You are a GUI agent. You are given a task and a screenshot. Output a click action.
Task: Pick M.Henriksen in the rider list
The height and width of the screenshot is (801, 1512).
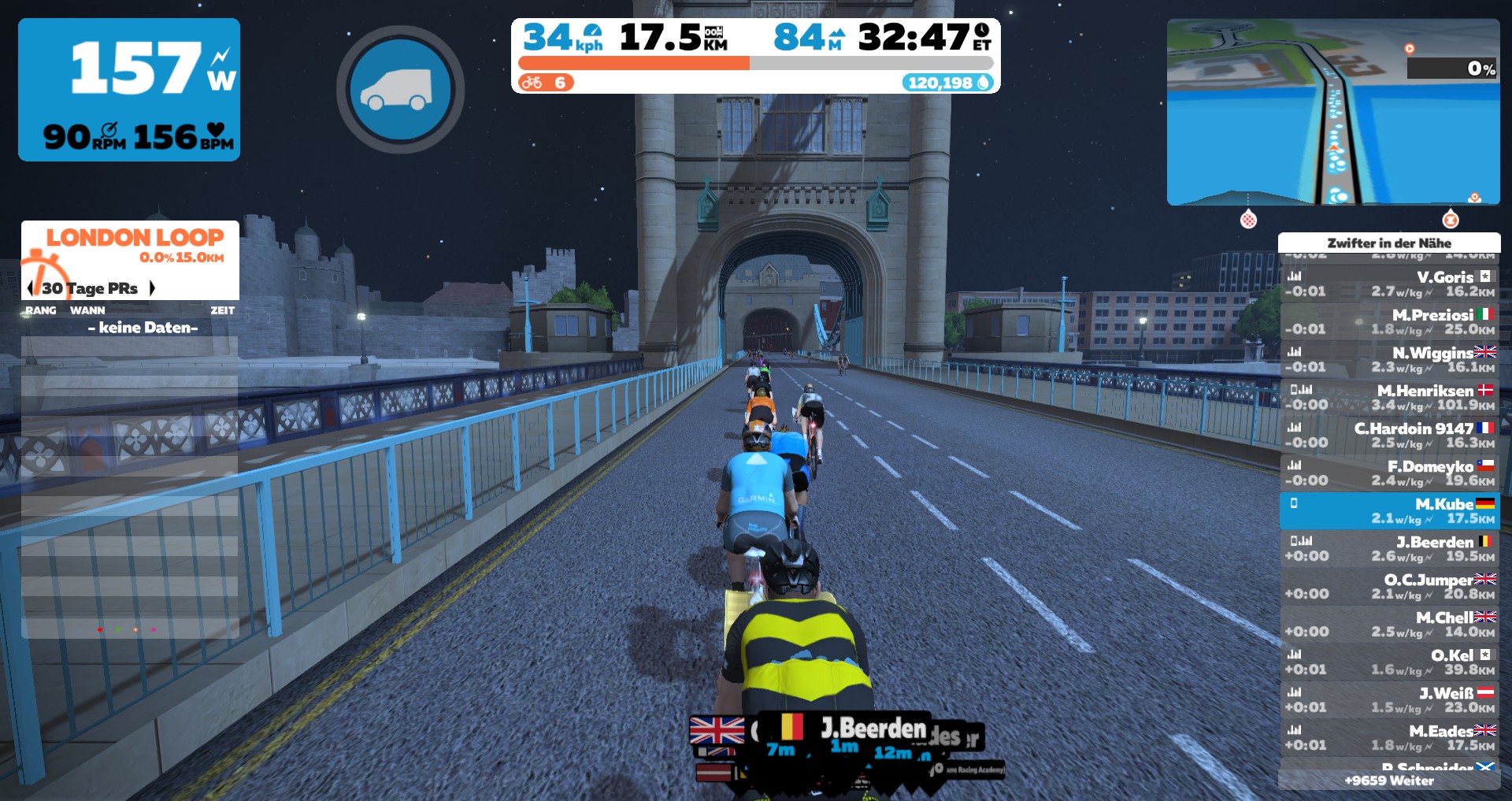click(1389, 398)
